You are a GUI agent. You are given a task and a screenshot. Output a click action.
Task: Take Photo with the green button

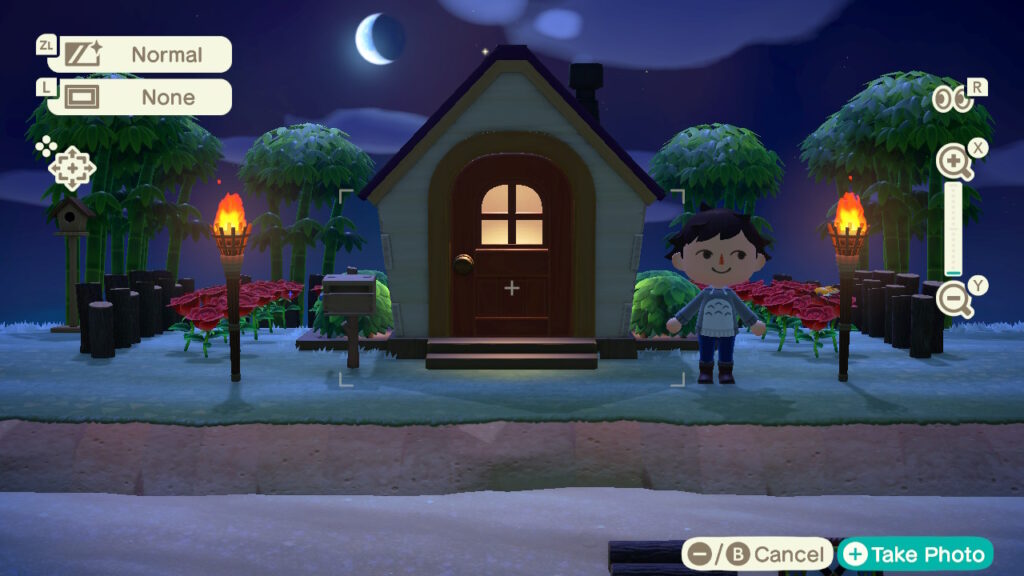pos(916,554)
